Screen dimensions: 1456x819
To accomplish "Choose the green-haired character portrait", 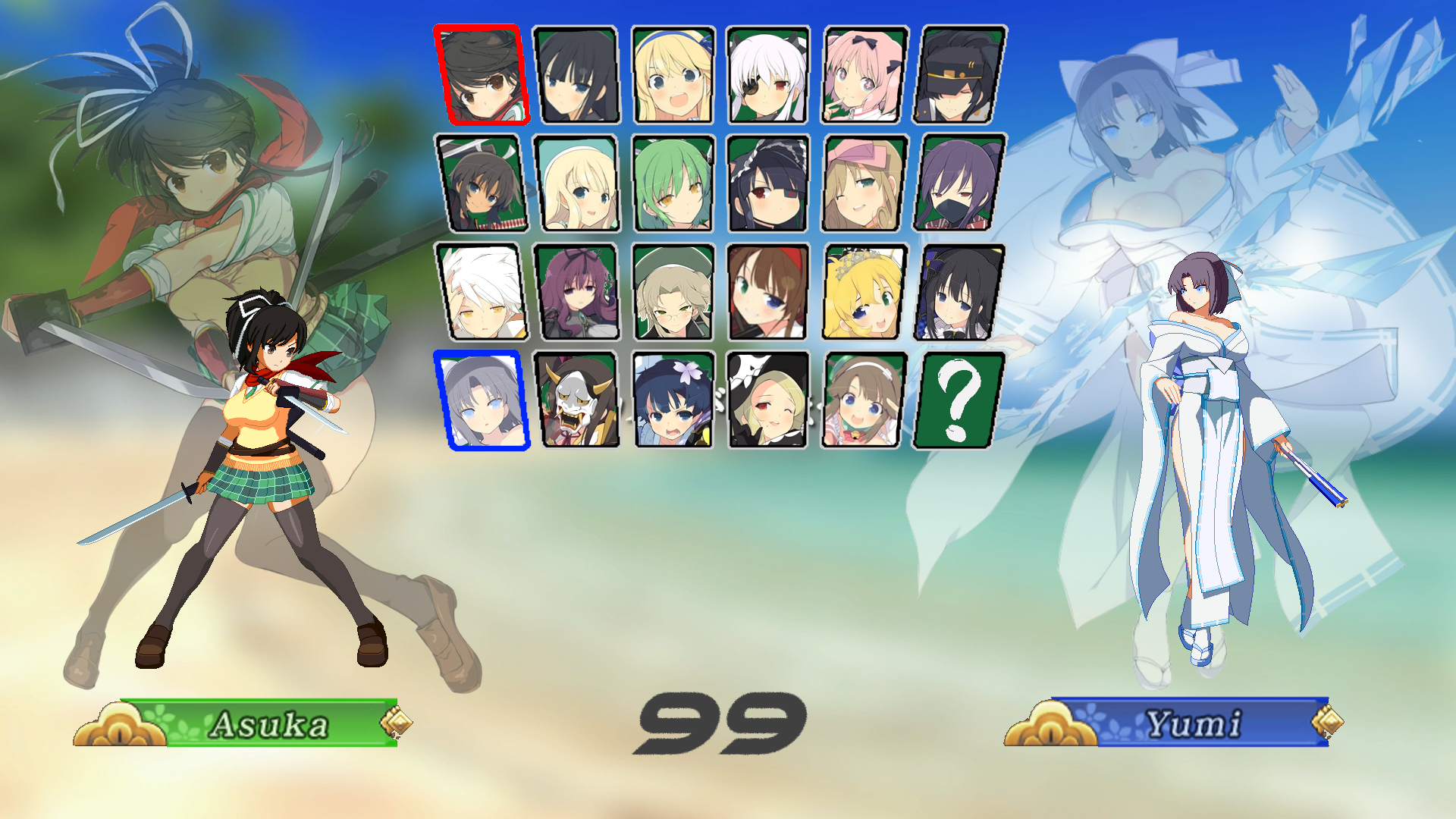I will (673, 183).
